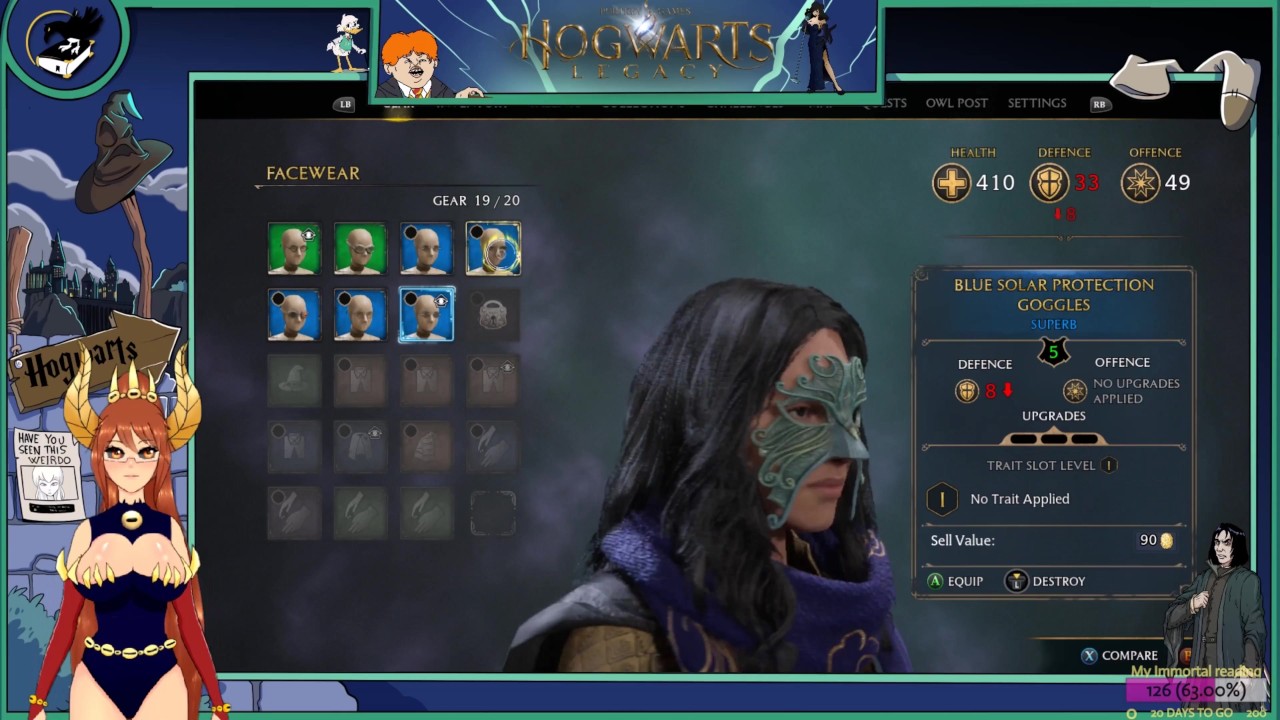Choose the green goggles slot without eye marker
Screen dimensions: 1280x720
[360, 248]
